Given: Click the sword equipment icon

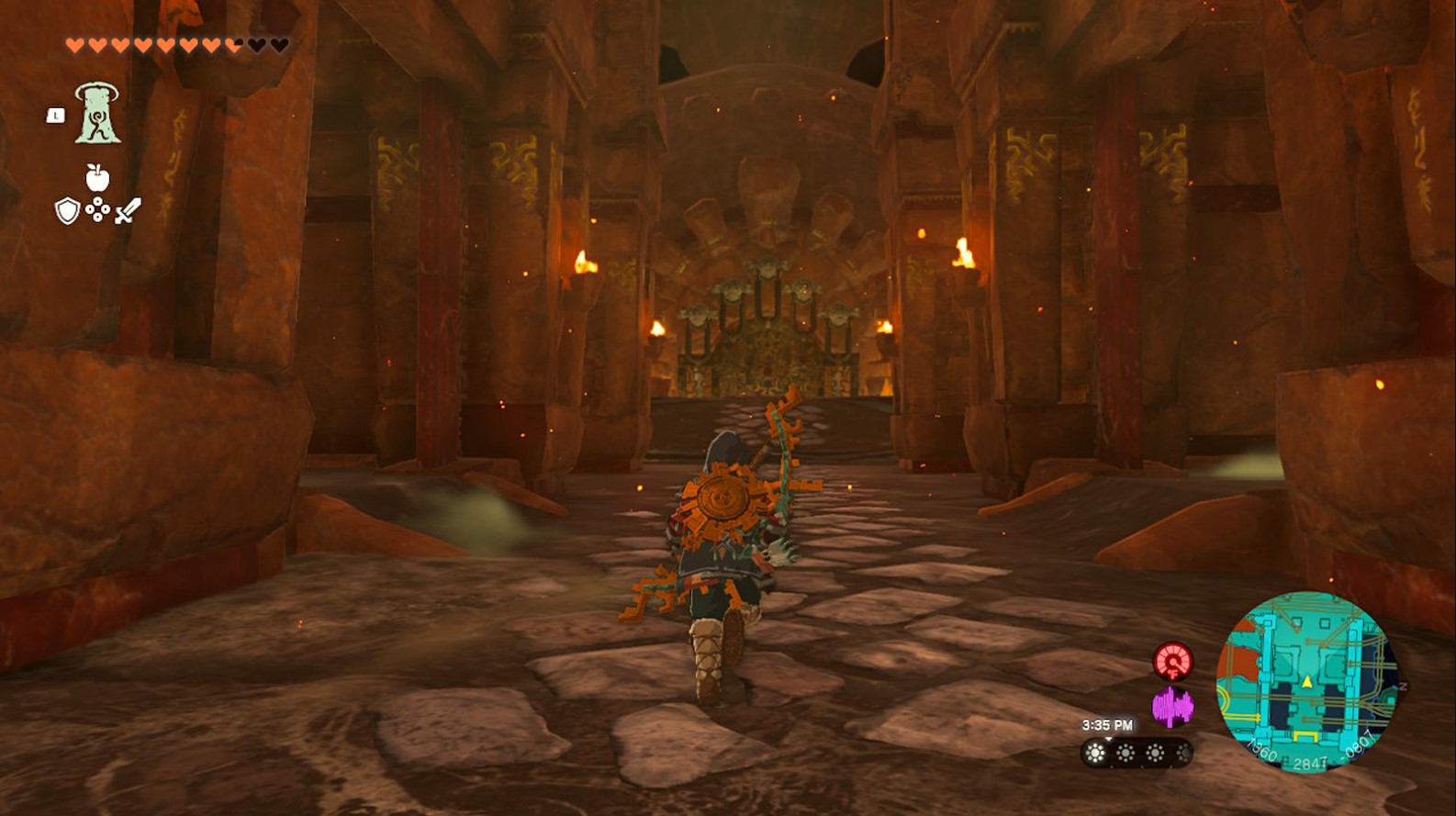Looking at the screenshot, I should click(128, 212).
